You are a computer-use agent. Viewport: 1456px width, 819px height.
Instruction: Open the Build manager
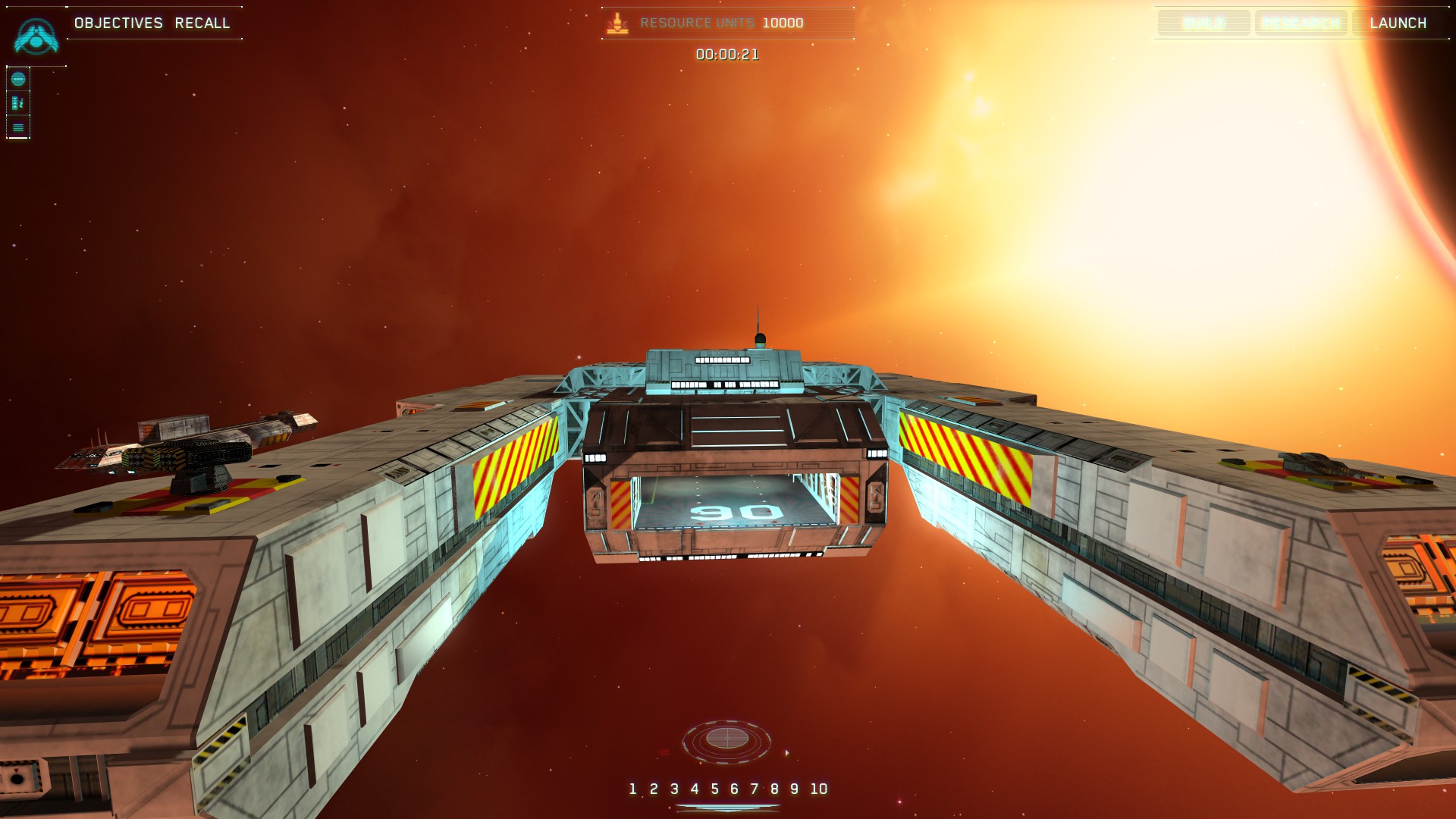point(1203,23)
